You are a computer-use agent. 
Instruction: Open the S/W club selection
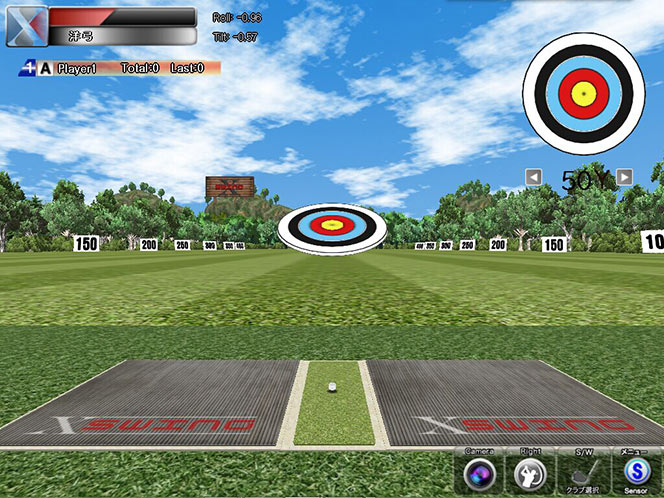coord(581,472)
